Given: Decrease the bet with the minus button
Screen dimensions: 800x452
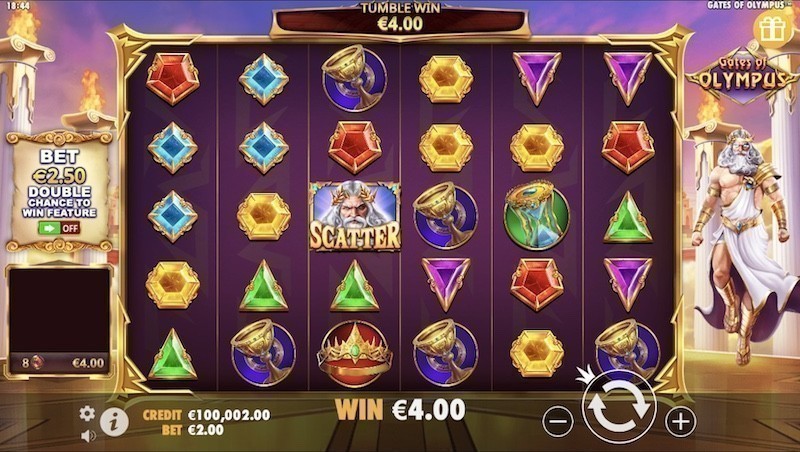Looking at the screenshot, I should click(x=557, y=421).
